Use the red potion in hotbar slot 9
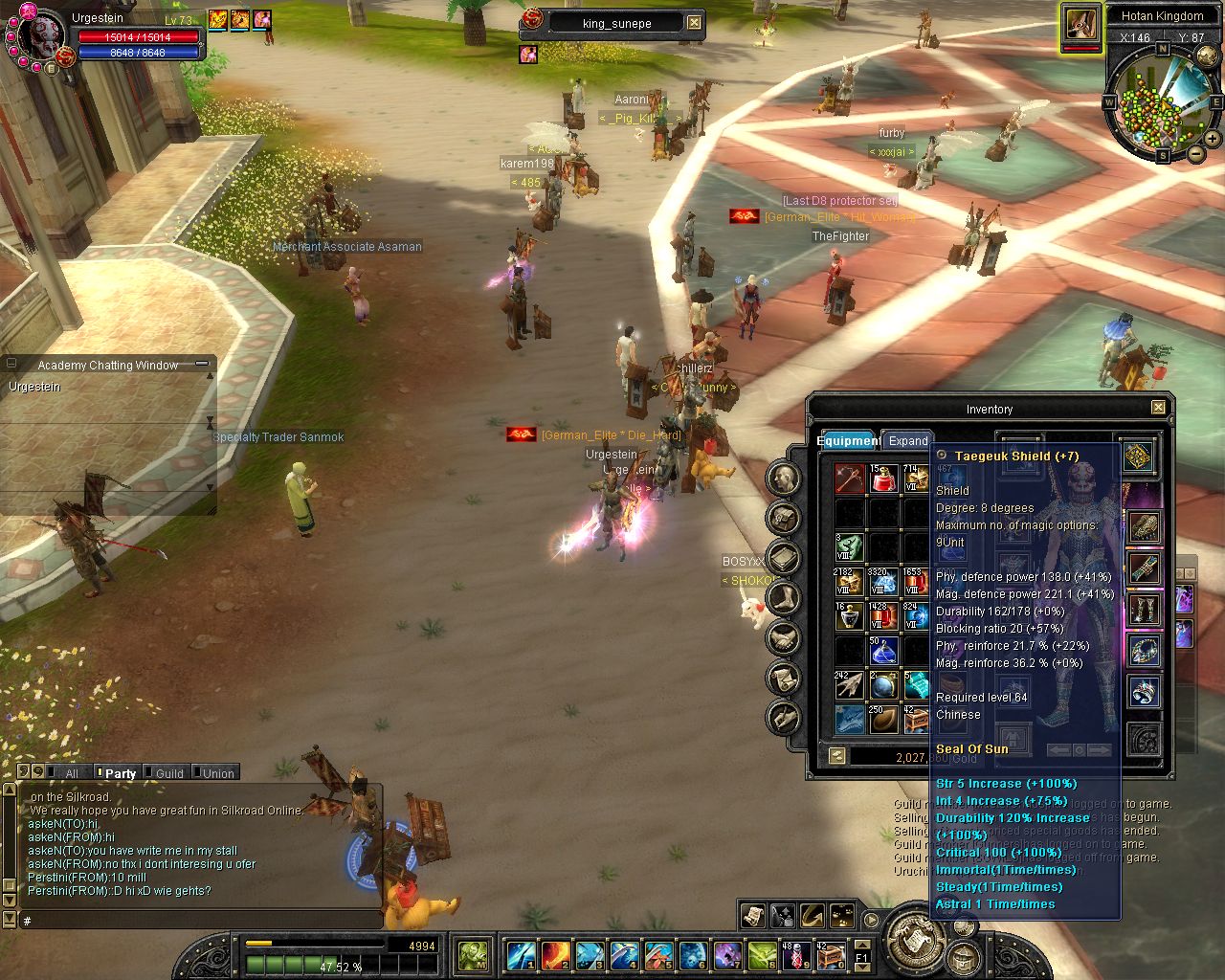 [x=796, y=955]
